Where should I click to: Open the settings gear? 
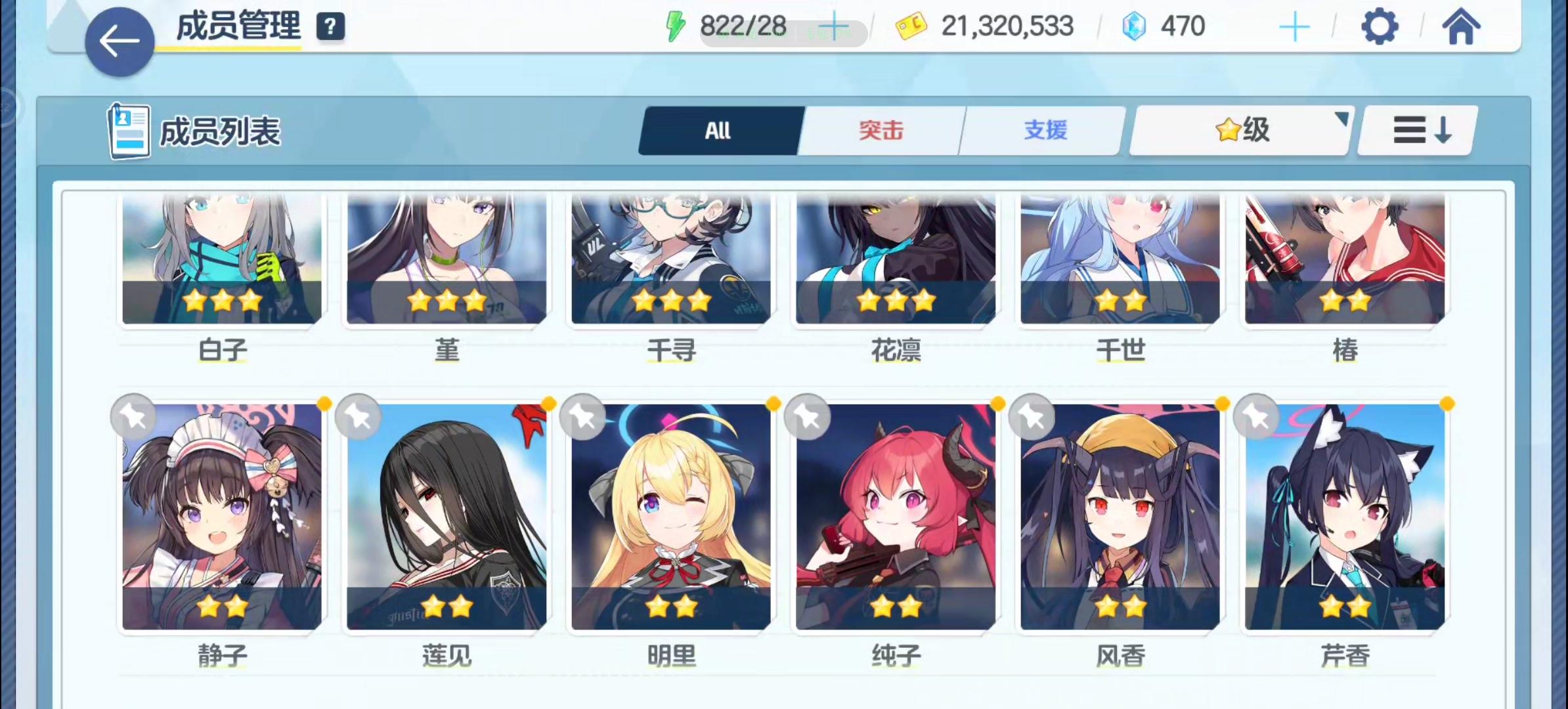tap(1380, 26)
